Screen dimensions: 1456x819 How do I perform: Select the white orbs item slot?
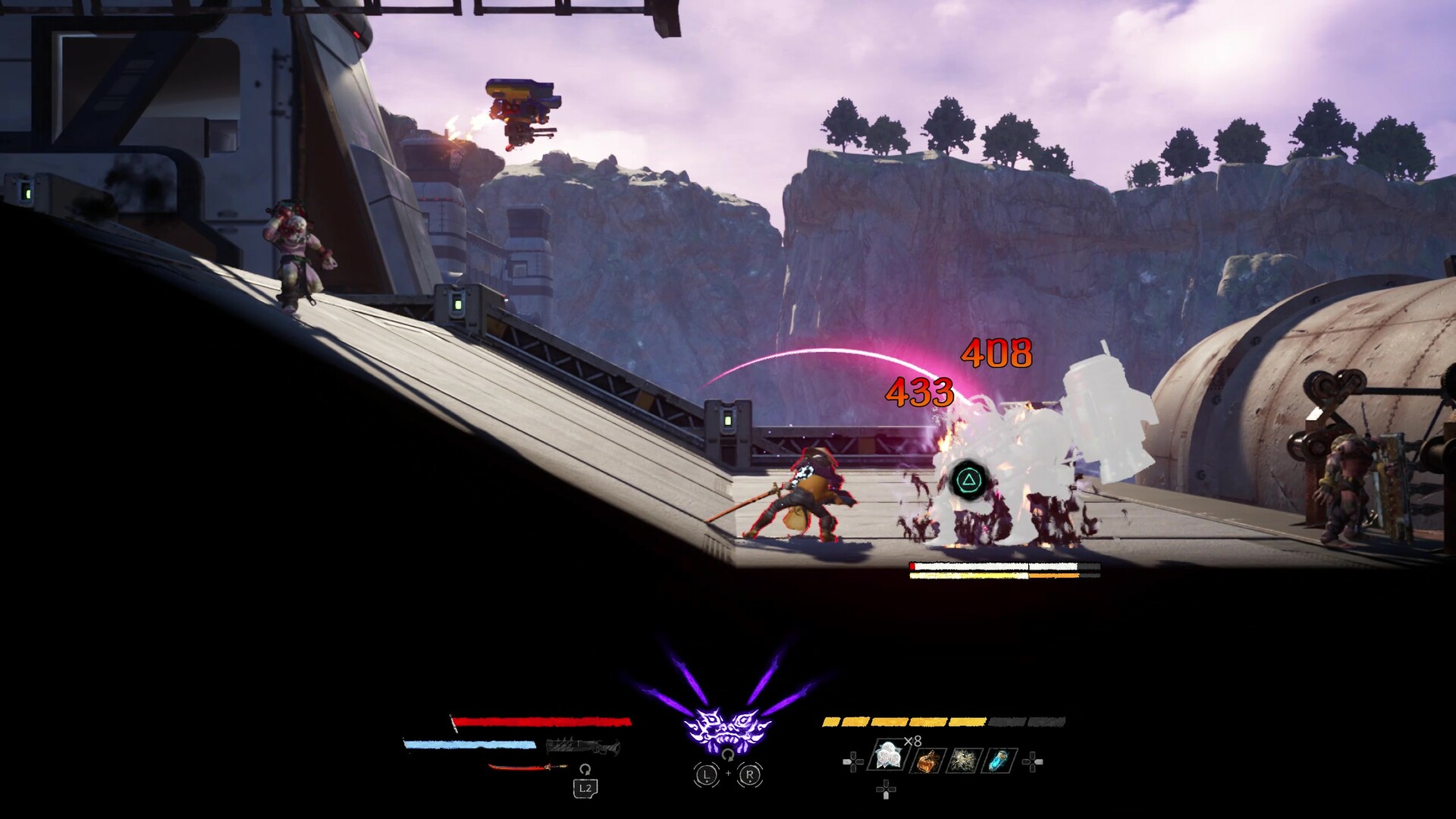pos(888,756)
